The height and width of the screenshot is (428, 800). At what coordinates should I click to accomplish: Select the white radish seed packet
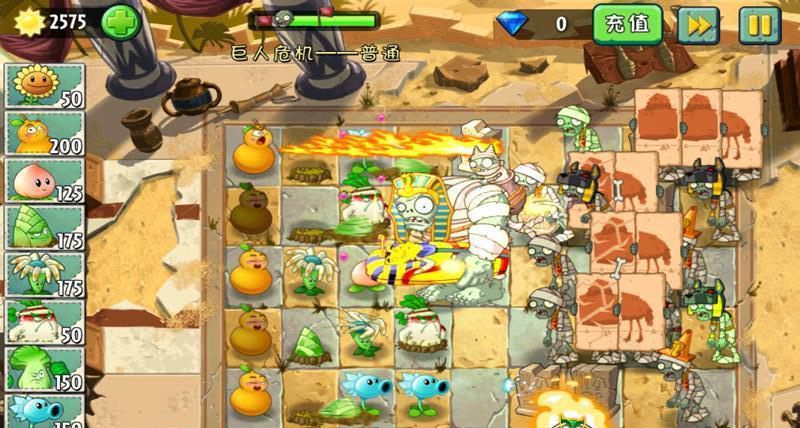[x=46, y=321]
